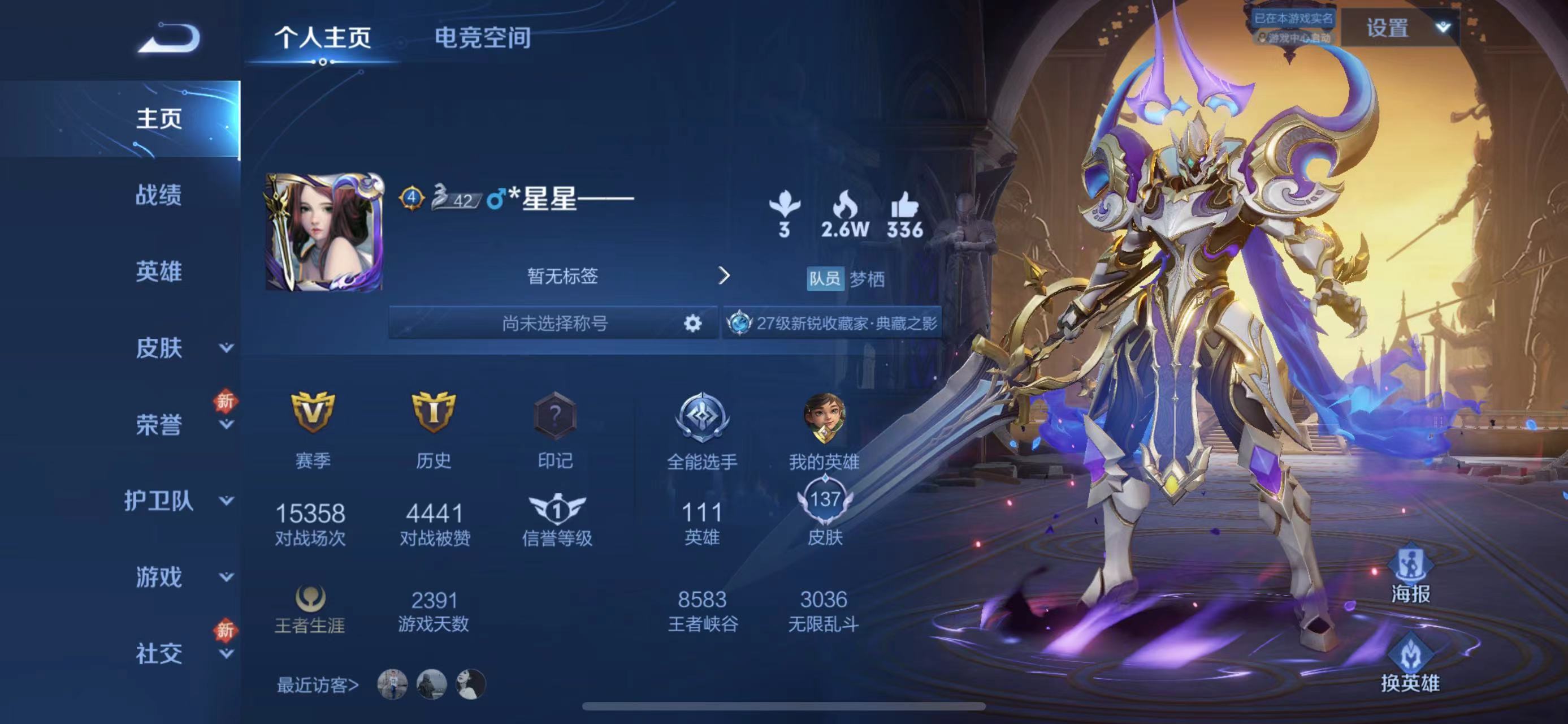
Task: Open the 最近访客 visitor list
Action: click(x=318, y=685)
